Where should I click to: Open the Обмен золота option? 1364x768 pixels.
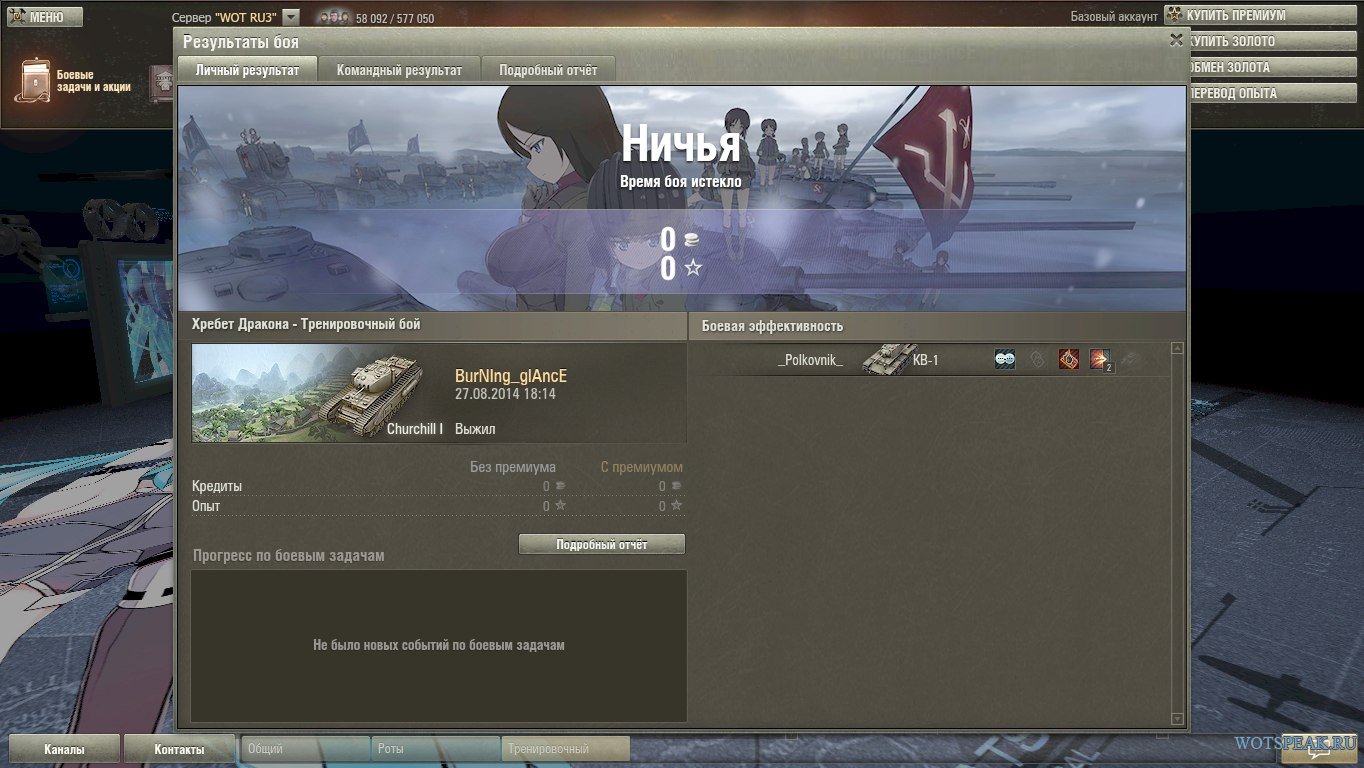coord(1240,68)
